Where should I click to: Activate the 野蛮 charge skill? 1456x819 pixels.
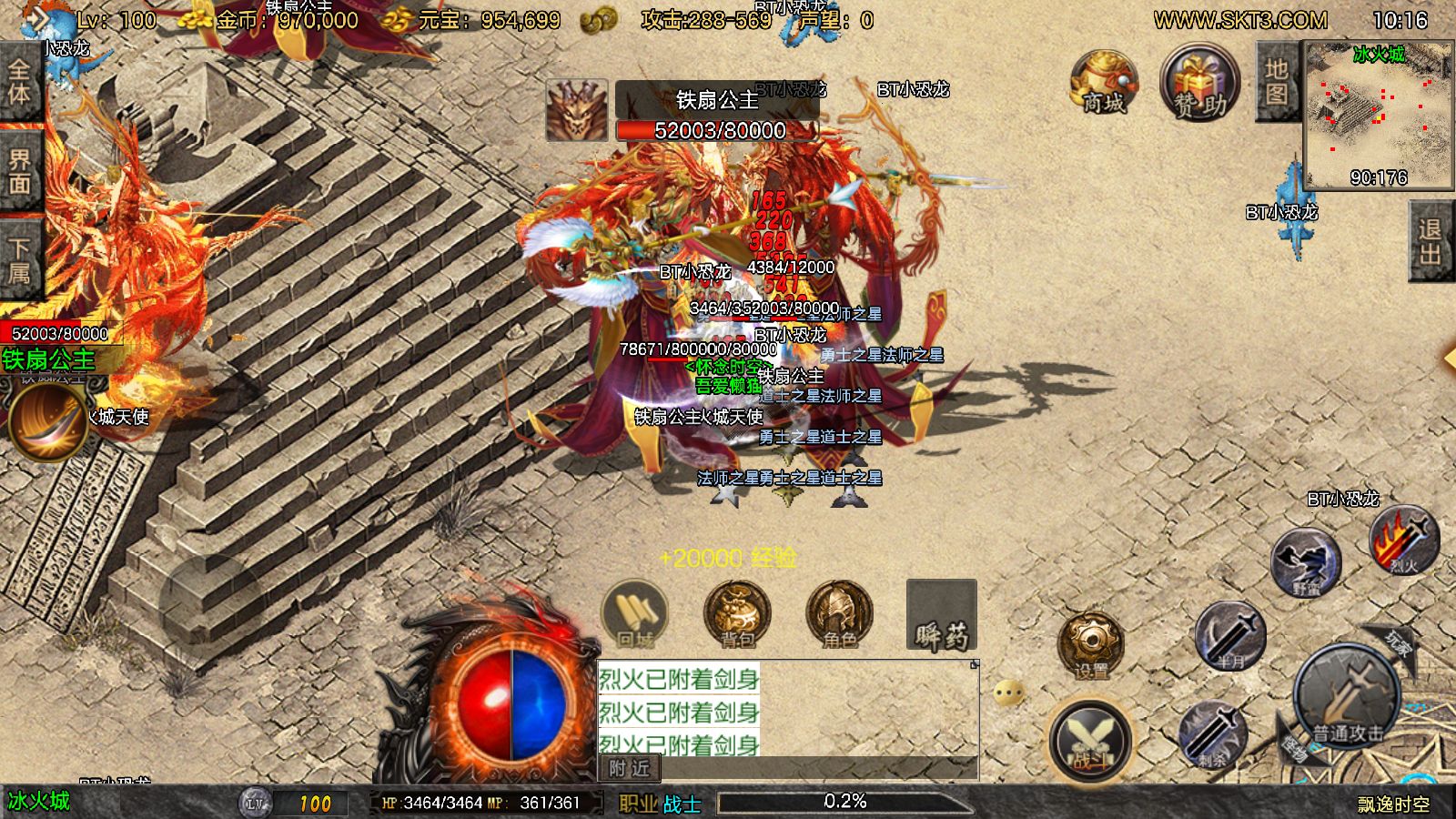[1306, 563]
